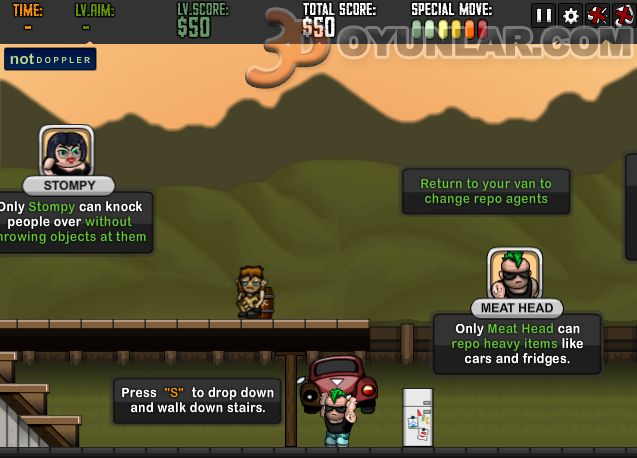Toggle the sound effects mute button

click(x=598, y=15)
